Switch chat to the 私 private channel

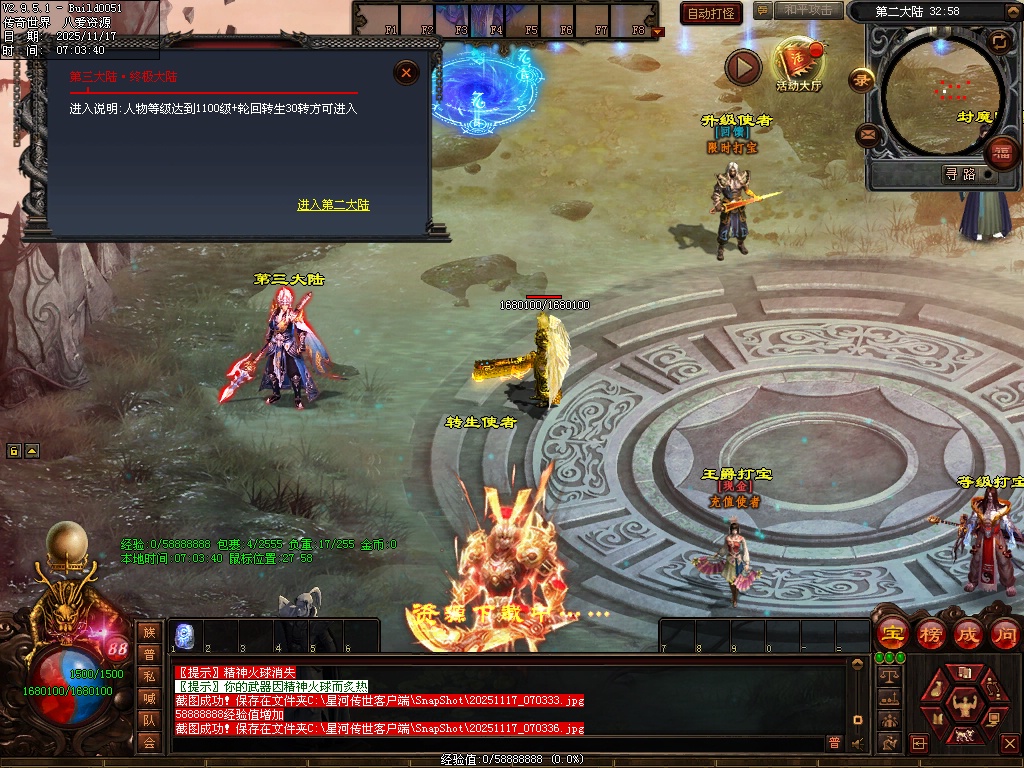(149, 676)
